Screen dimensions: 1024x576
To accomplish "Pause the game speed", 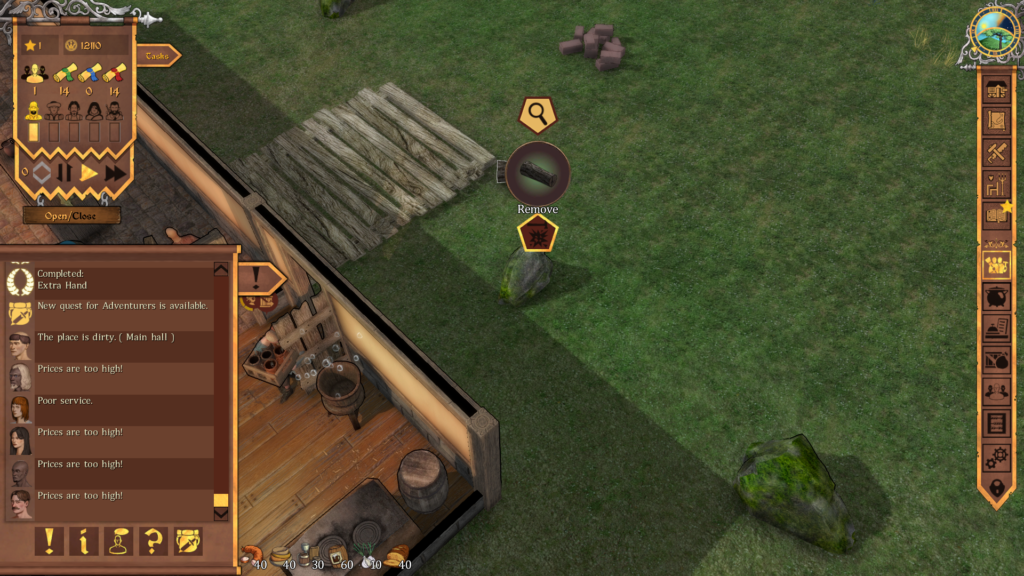I will 65,172.
